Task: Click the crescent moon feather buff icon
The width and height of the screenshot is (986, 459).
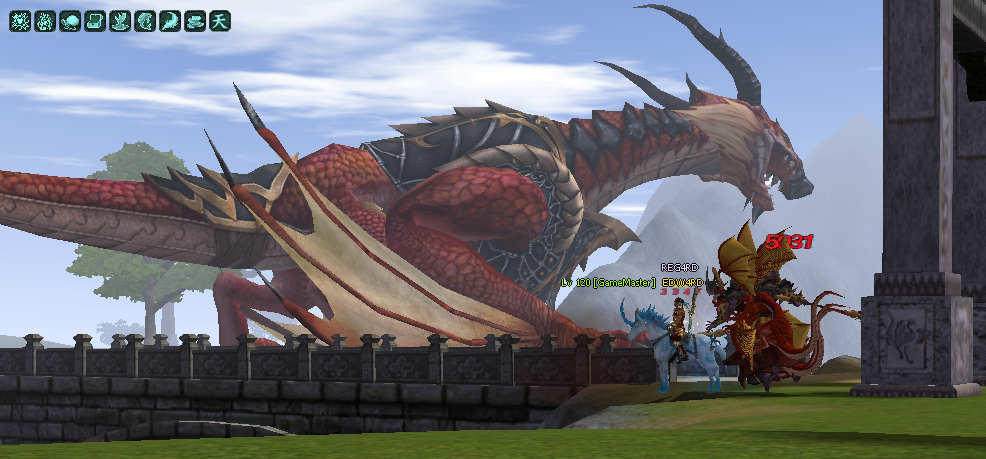Action: click(170, 20)
